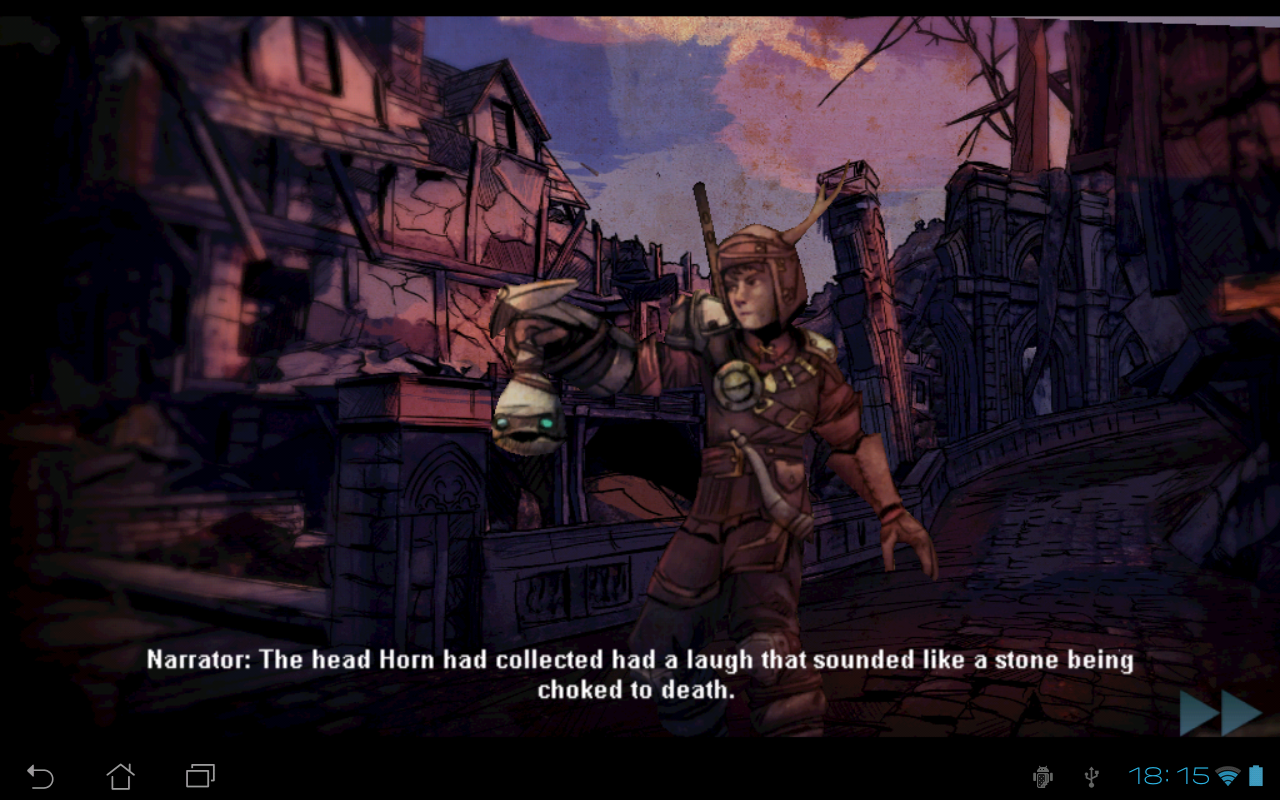
Task: Tap the Android back button
Action: pyautogui.click(x=40, y=776)
